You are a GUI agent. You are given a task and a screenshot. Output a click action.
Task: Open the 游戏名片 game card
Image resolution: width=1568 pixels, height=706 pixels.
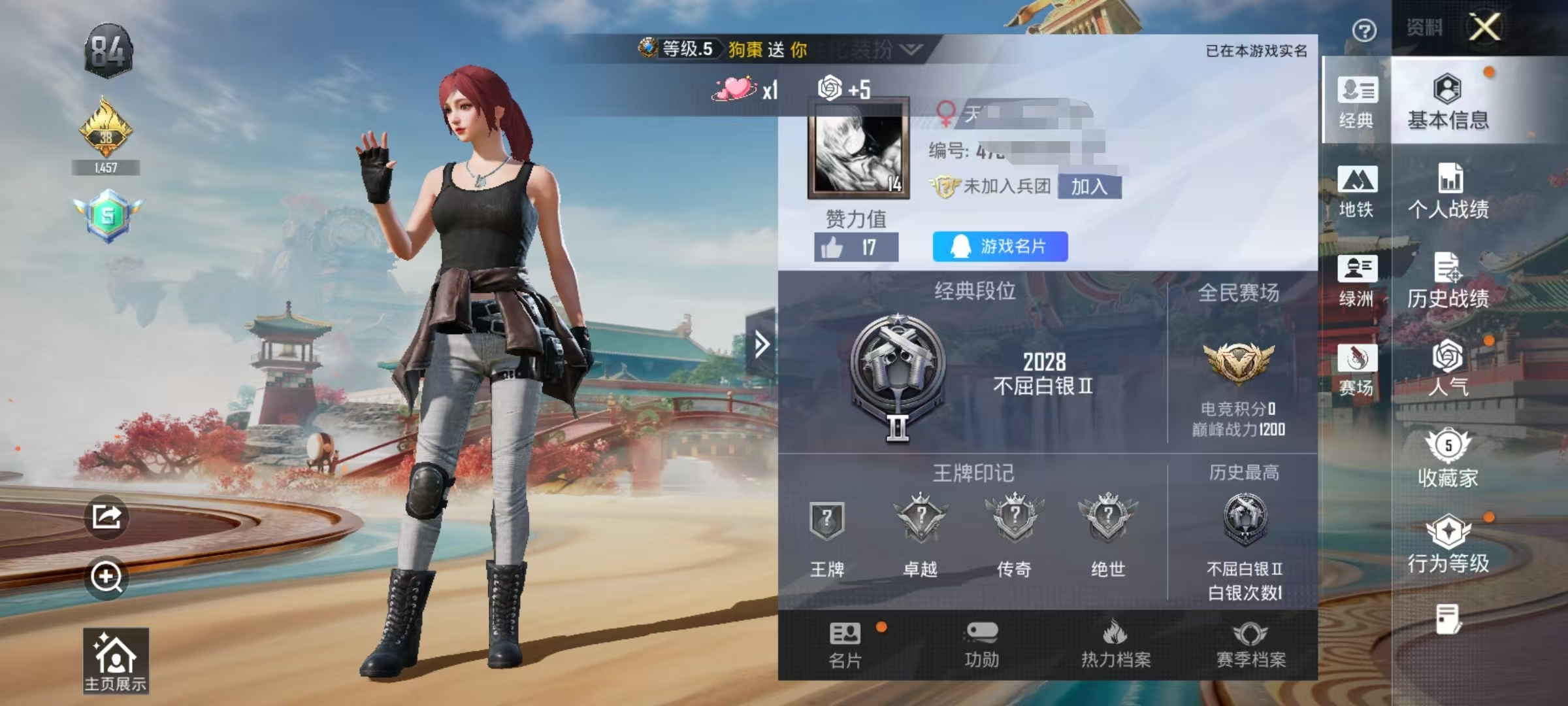(1000, 246)
